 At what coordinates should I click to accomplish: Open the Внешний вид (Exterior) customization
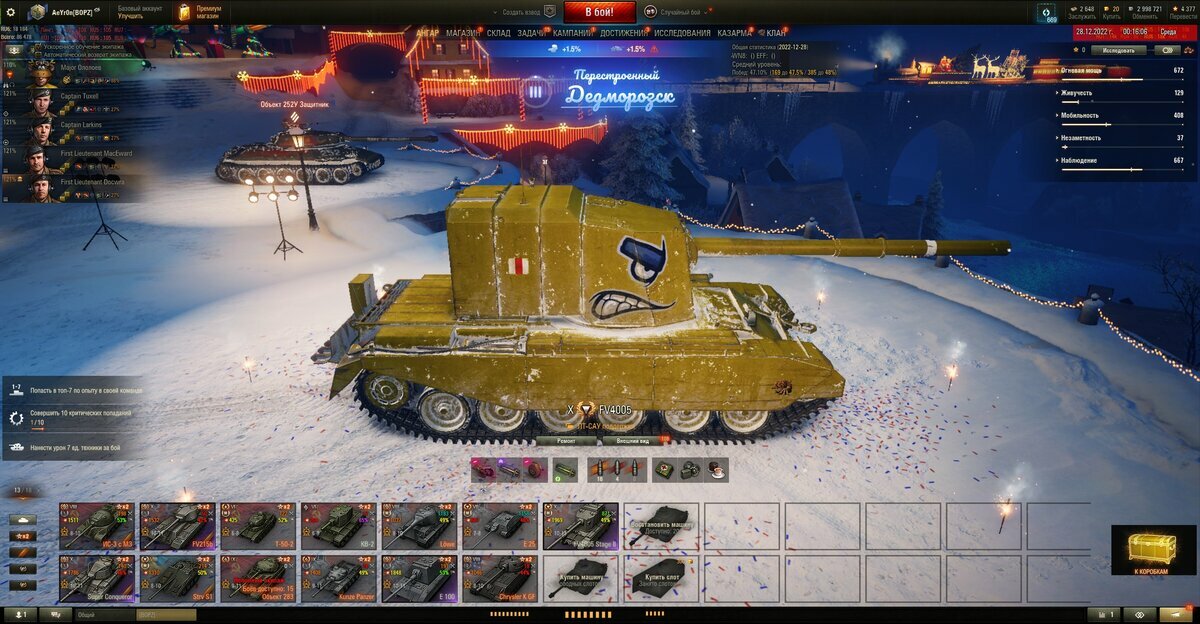[x=634, y=440]
